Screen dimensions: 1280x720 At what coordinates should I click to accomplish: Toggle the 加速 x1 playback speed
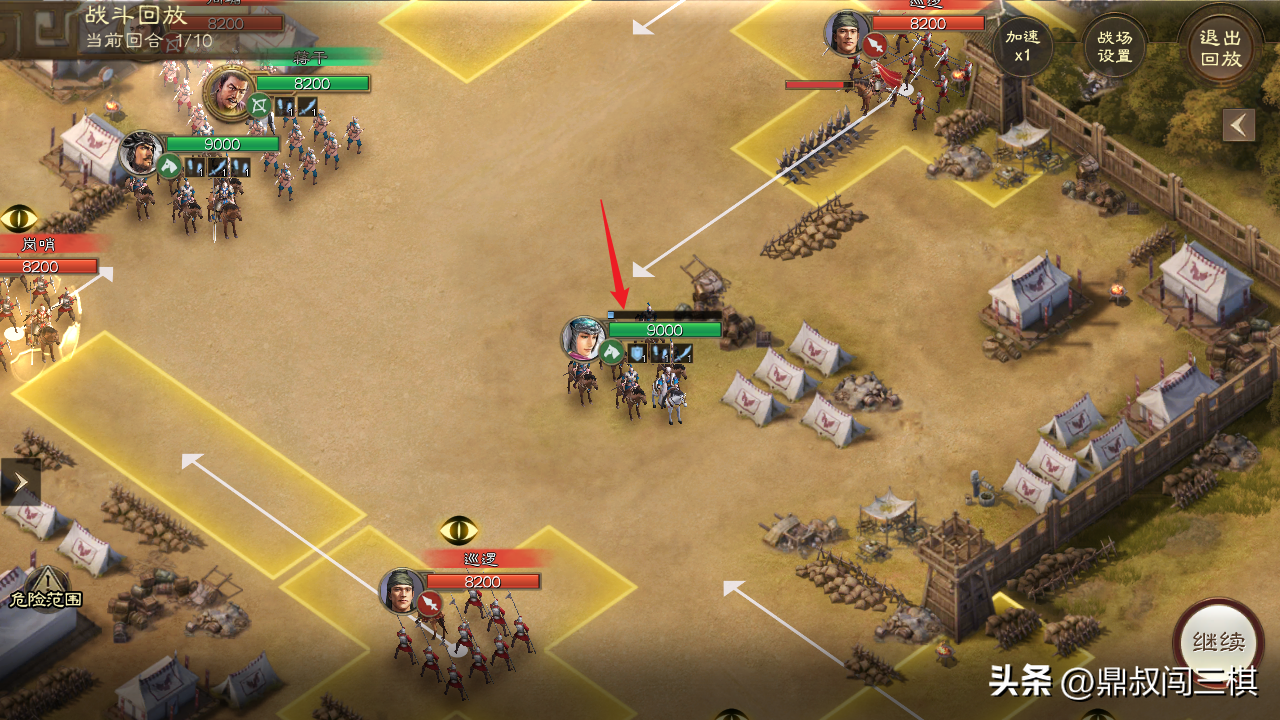[1022, 46]
